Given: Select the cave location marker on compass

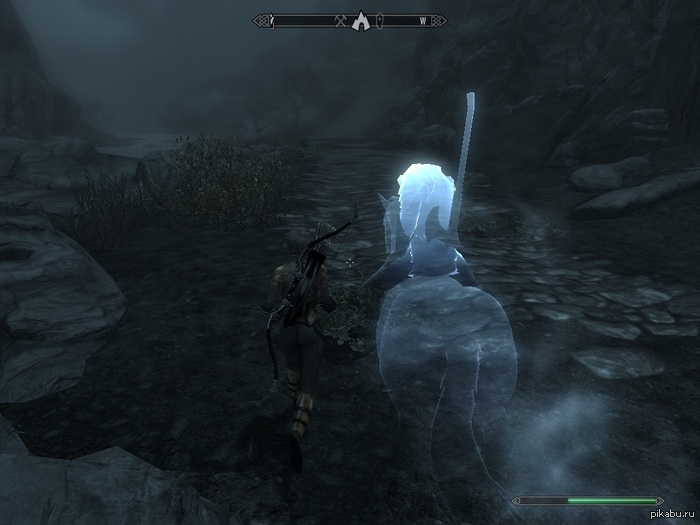Looking at the screenshot, I should 361,20.
